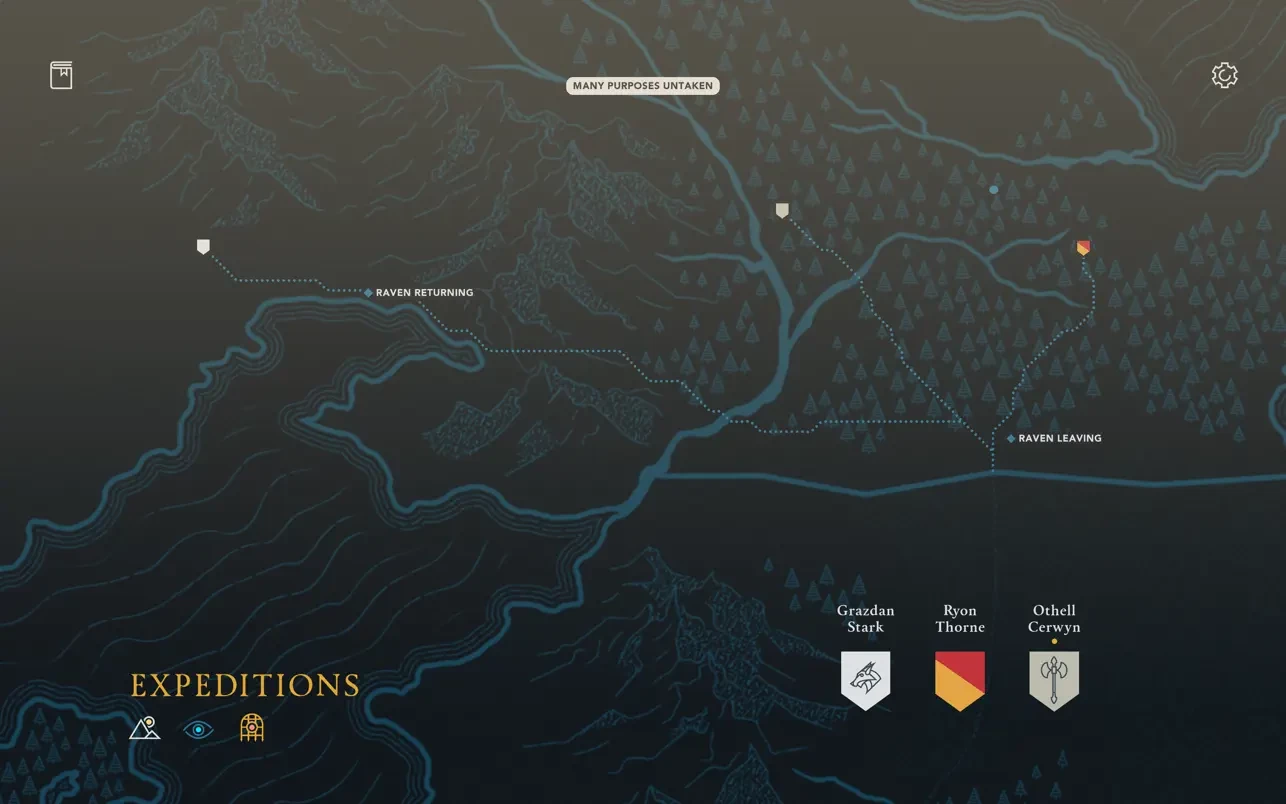Open the journal book icon
The width and height of the screenshot is (1286, 804).
point(61,75)
